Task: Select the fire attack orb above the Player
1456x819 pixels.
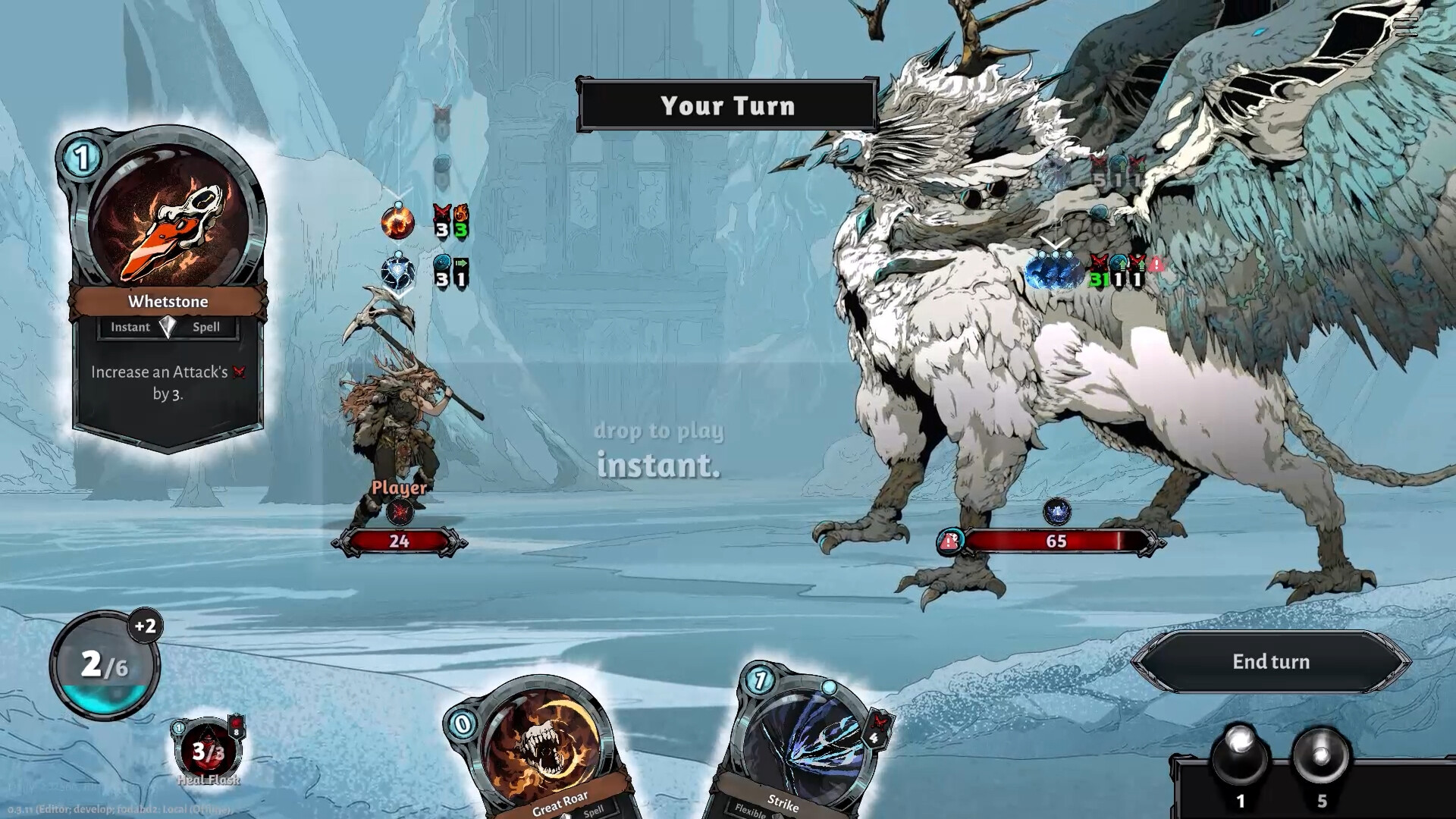Action: (x=397, y=221)
